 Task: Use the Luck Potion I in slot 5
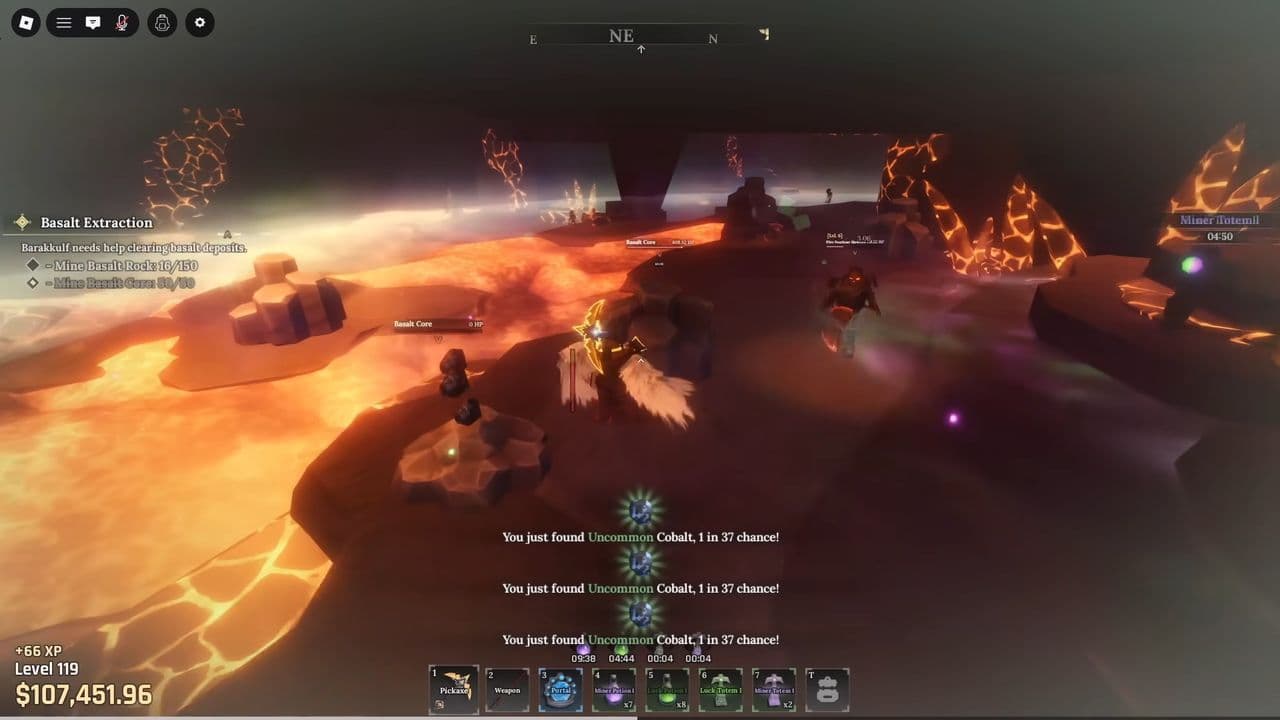(x=667, y=688)
